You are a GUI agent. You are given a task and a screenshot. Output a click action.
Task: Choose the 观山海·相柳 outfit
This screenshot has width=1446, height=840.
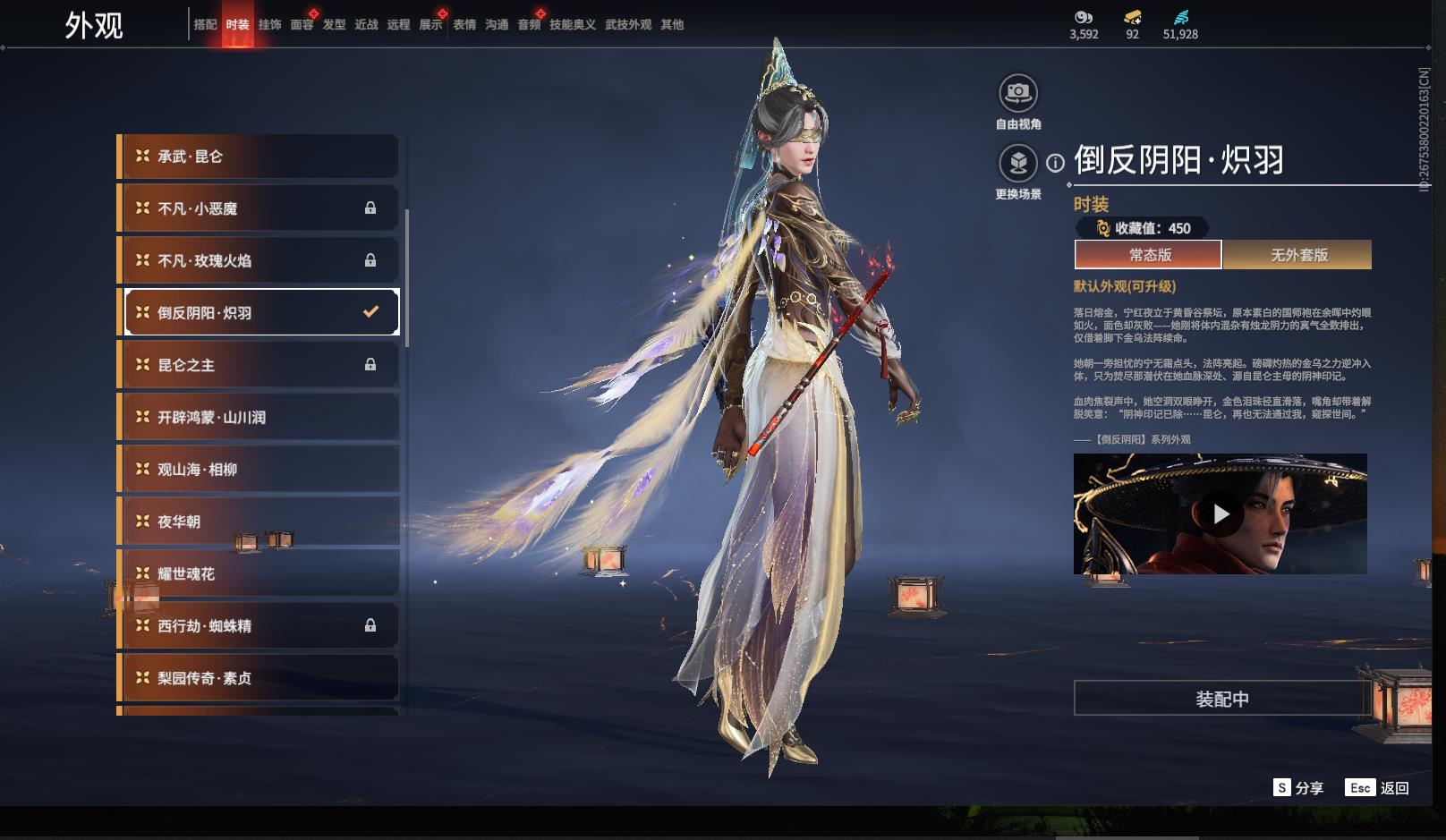tap(259, 469)
